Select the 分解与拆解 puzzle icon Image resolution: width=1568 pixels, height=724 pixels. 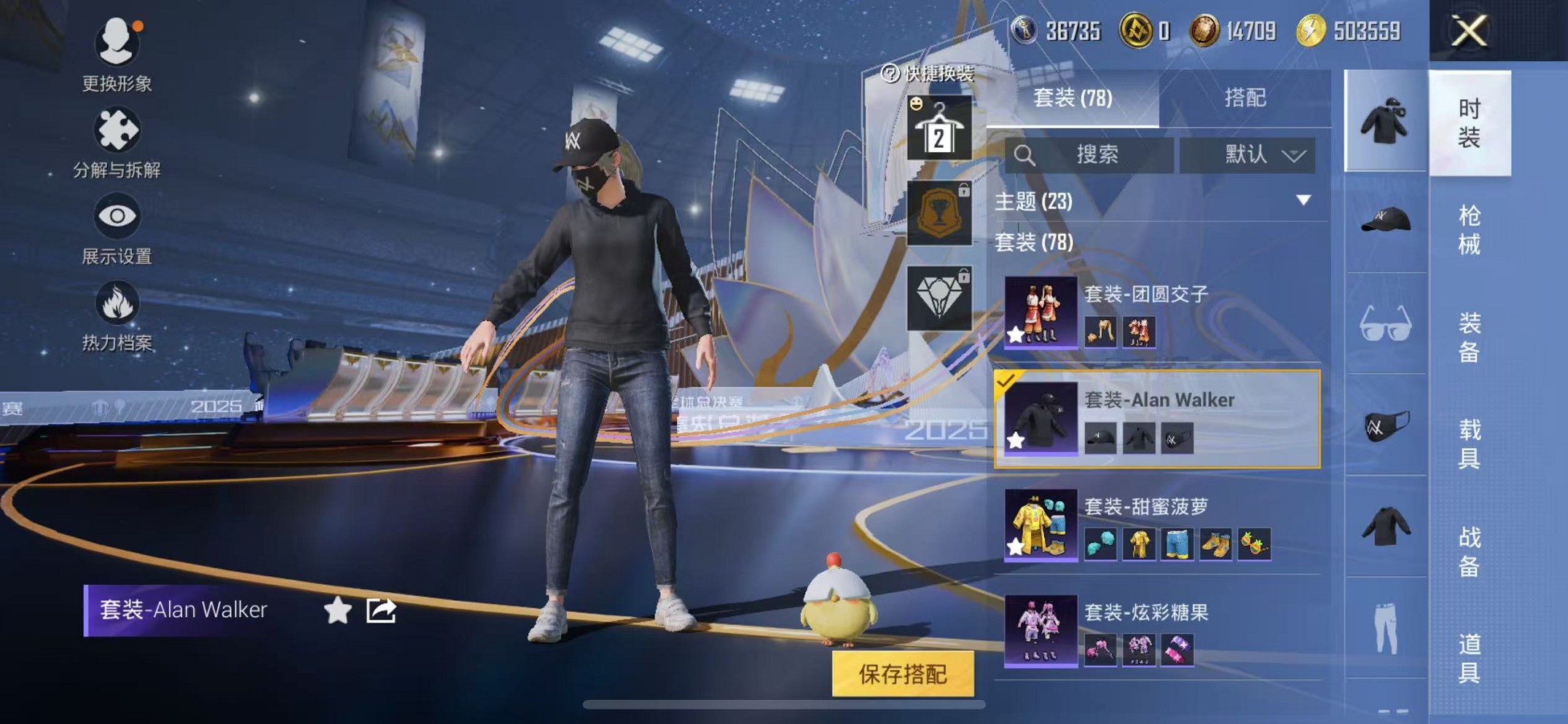click(x=117, y=131)
